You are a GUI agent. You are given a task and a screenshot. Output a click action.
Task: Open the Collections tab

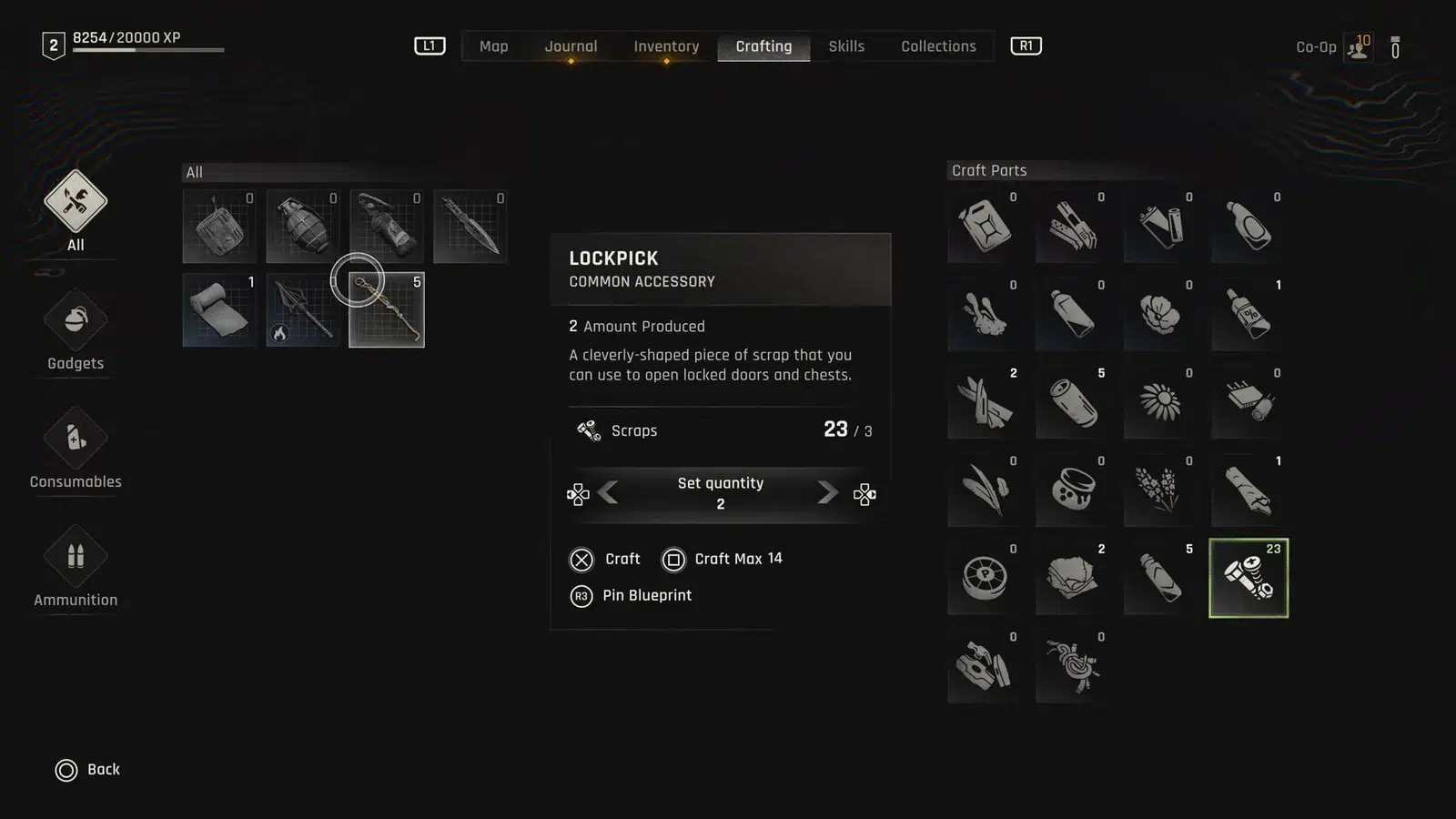(x=938, y=46)
